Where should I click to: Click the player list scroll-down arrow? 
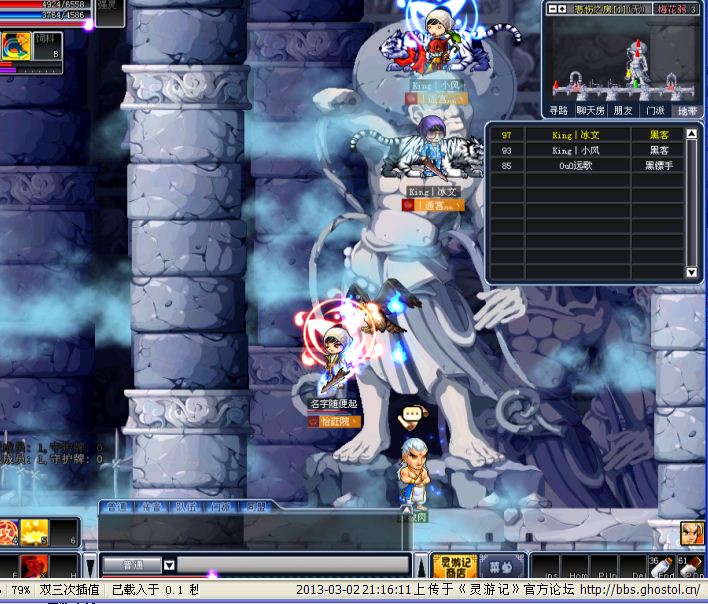coord(691,272)
